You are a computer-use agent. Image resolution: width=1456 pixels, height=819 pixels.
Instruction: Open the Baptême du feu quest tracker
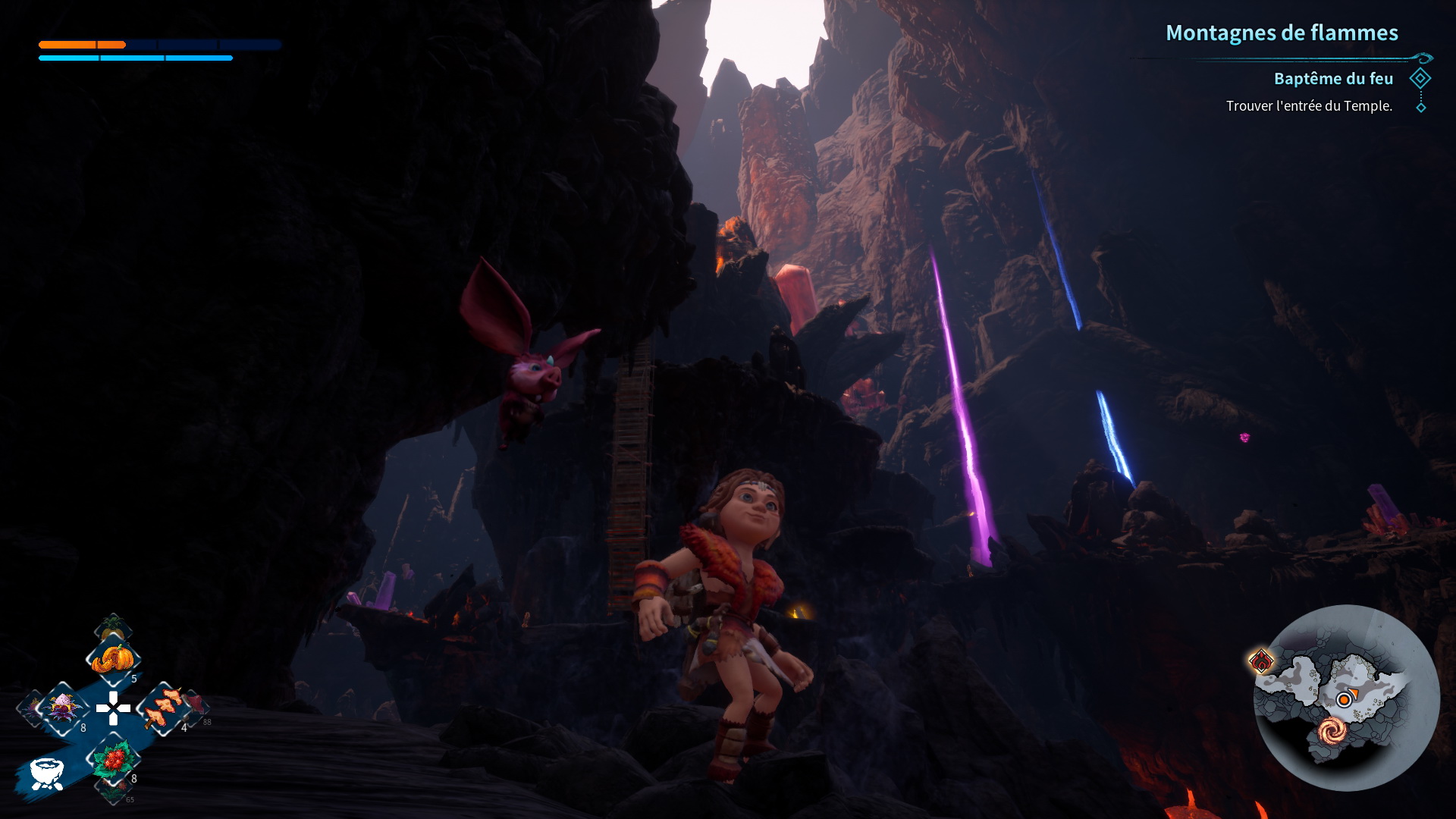(x=1333, y=79)
